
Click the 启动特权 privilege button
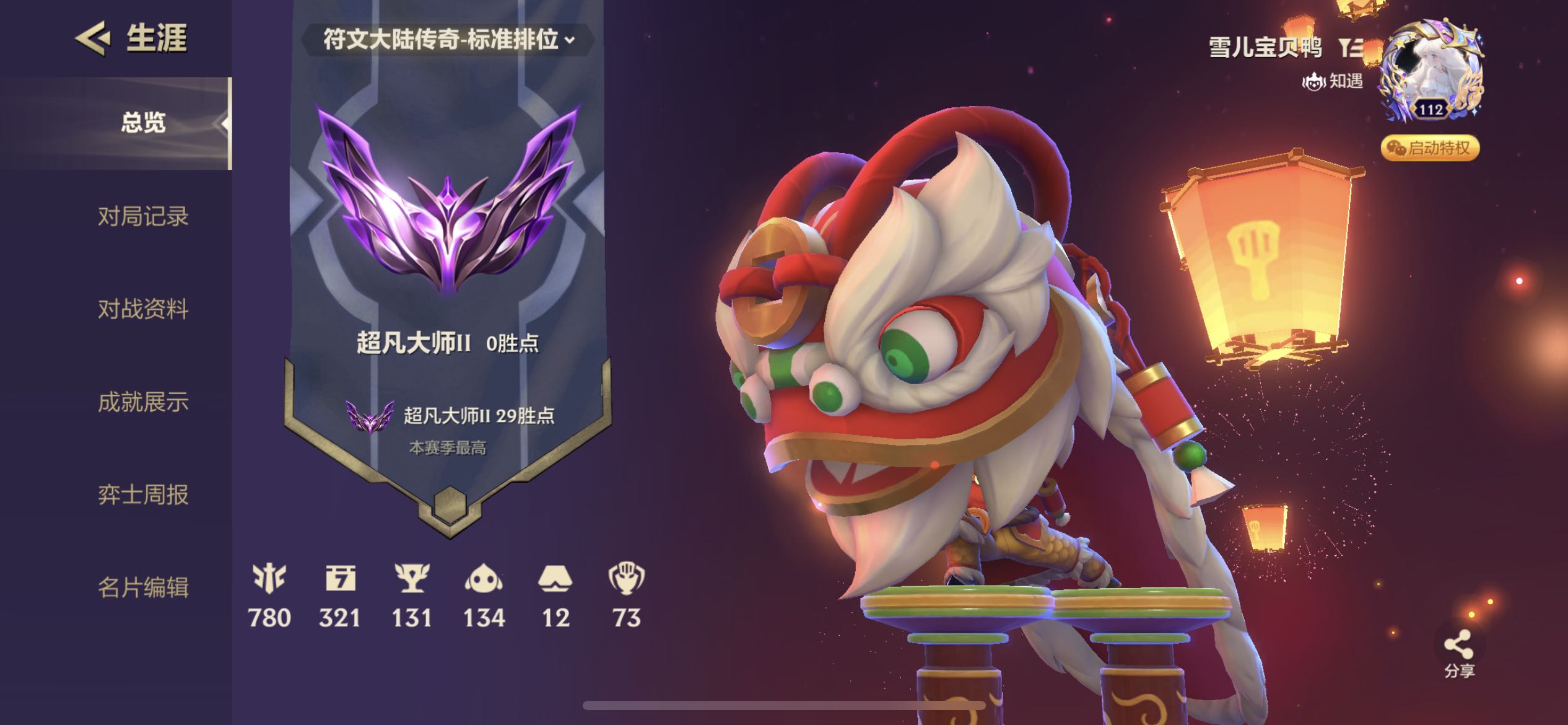coord(1430,148)
